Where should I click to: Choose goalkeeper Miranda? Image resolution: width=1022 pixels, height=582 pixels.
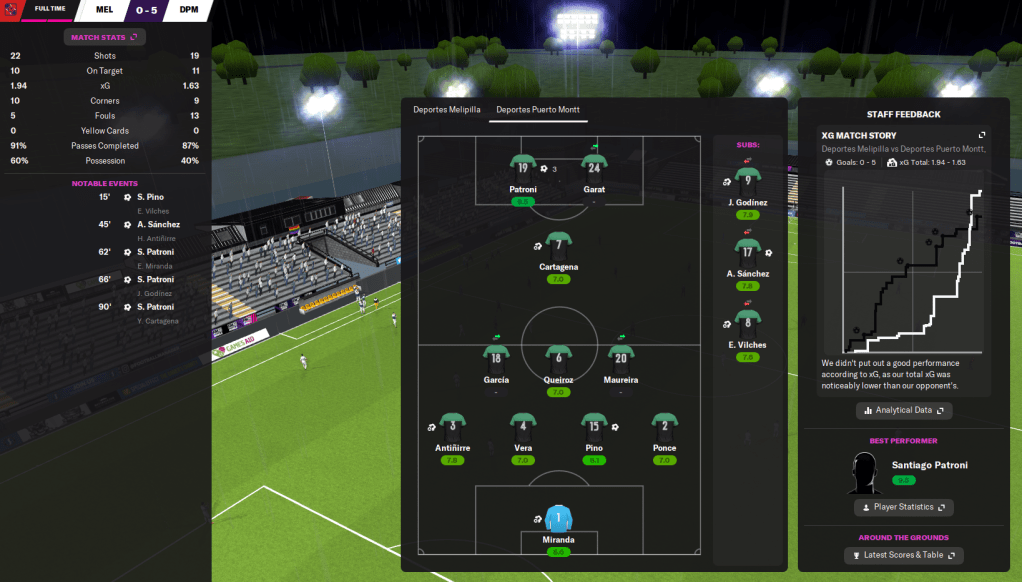tap(559, 518)
